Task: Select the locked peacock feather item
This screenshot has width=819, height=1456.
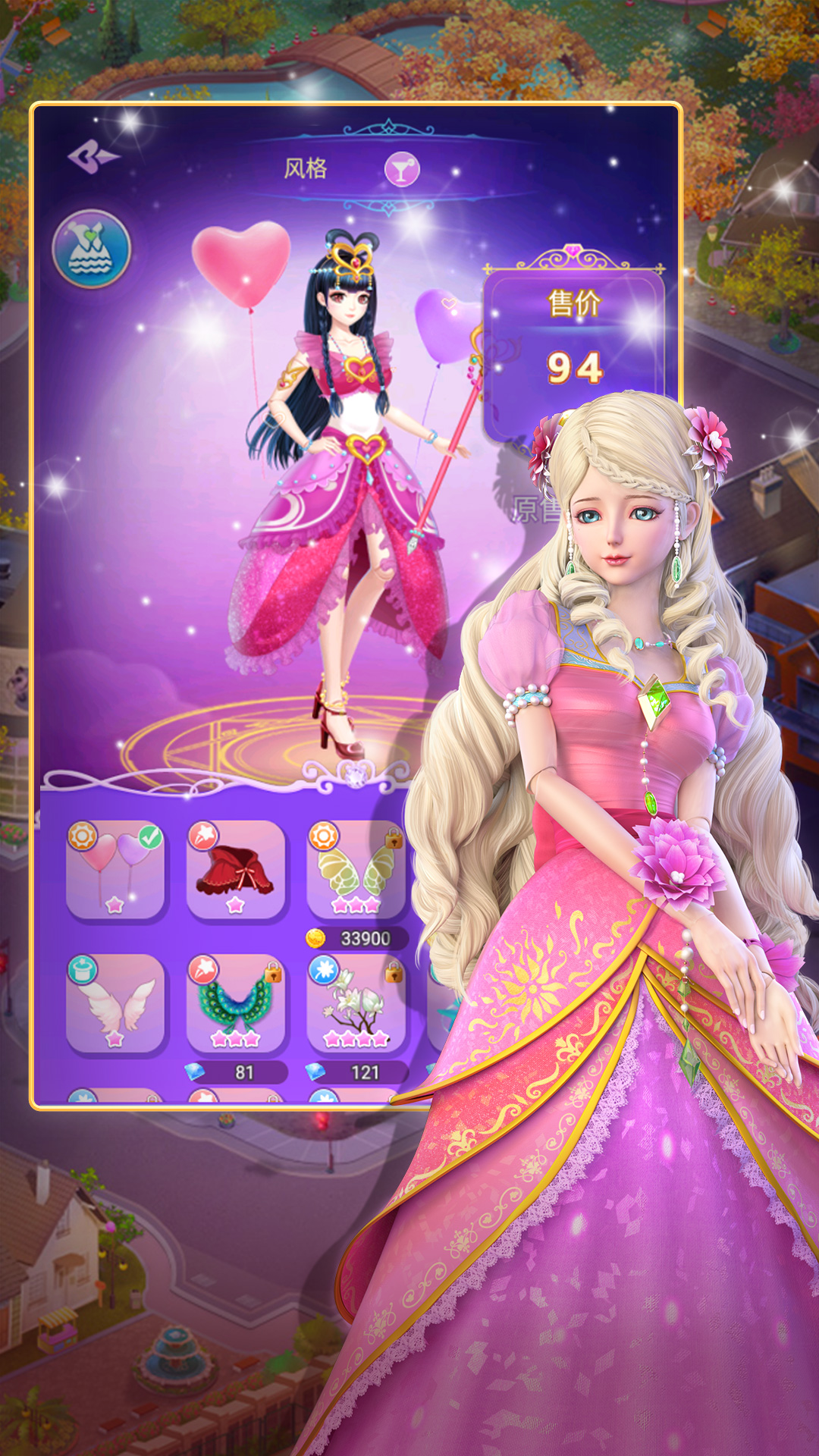Action: [x=236, y=1003]
